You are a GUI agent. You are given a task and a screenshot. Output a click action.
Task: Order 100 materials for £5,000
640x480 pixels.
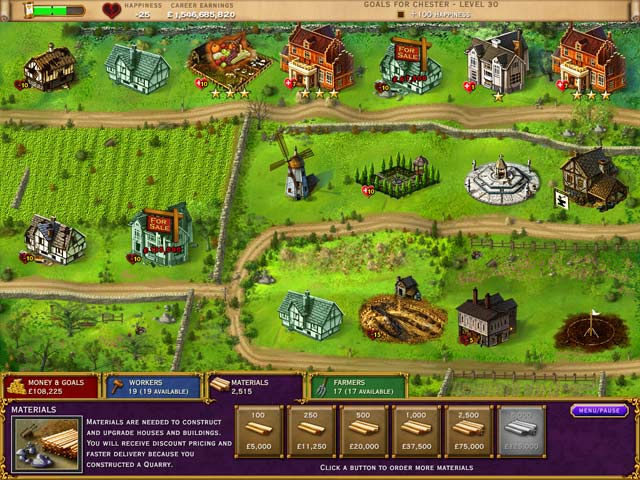point(259,431)
